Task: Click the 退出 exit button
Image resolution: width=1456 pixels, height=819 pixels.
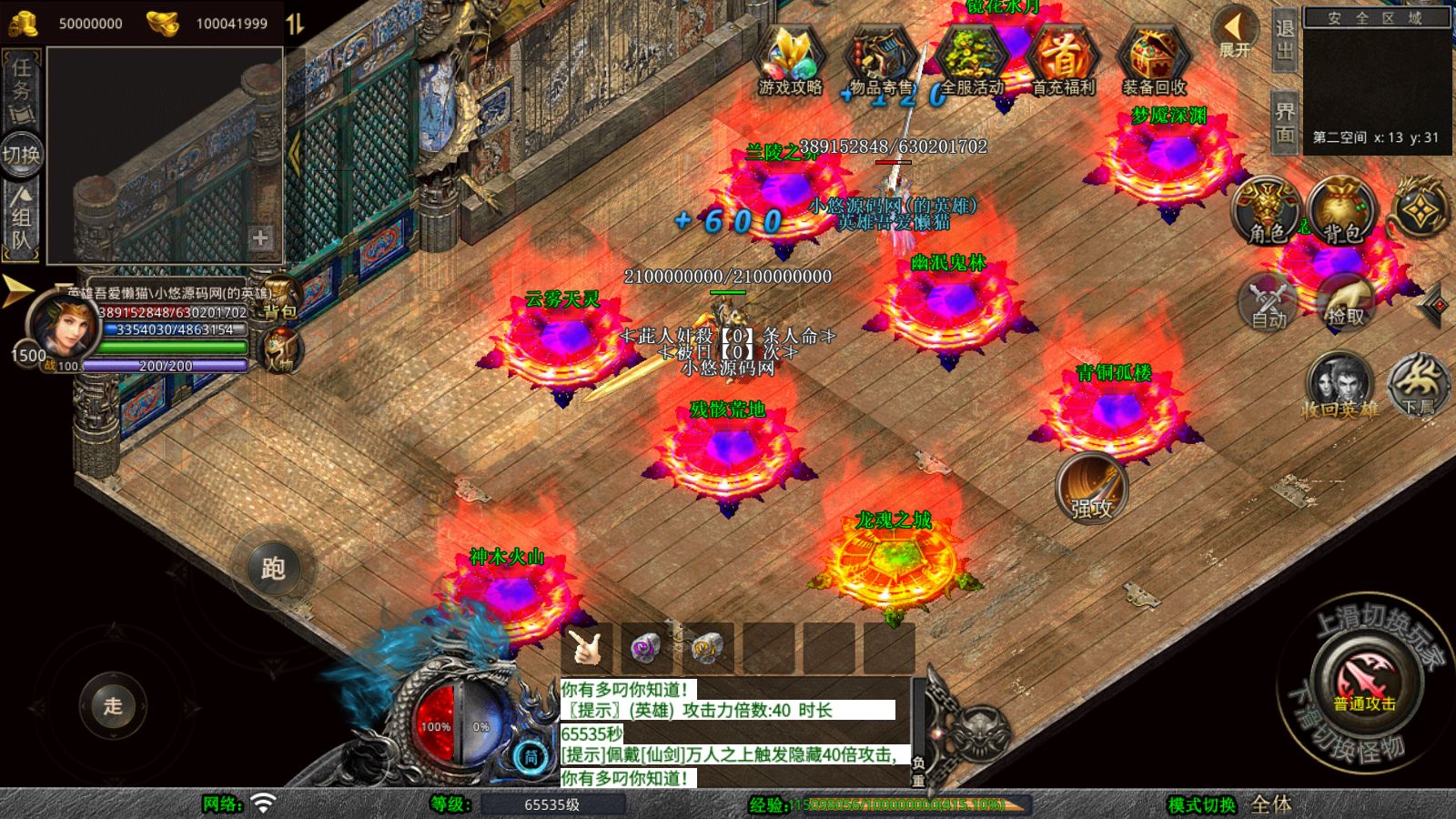Action: click(x=1284, y=40)
